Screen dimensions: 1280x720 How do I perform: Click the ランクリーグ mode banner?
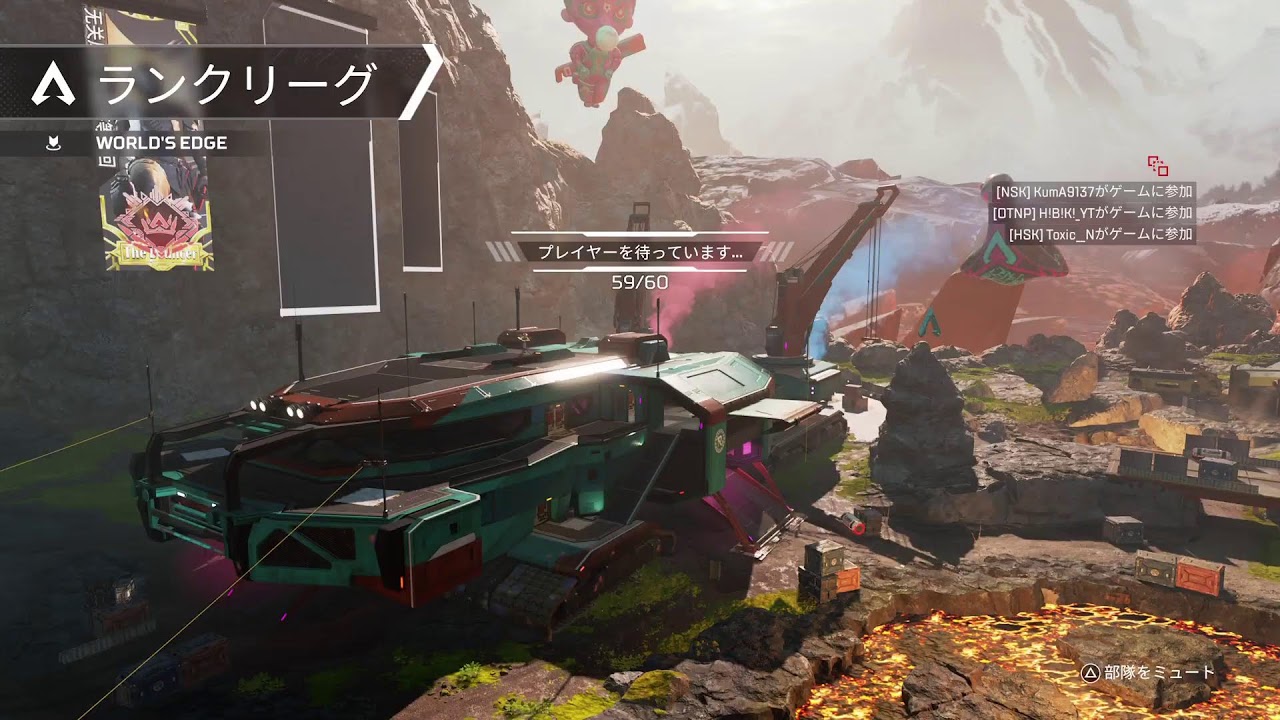(x=220, y=83)
